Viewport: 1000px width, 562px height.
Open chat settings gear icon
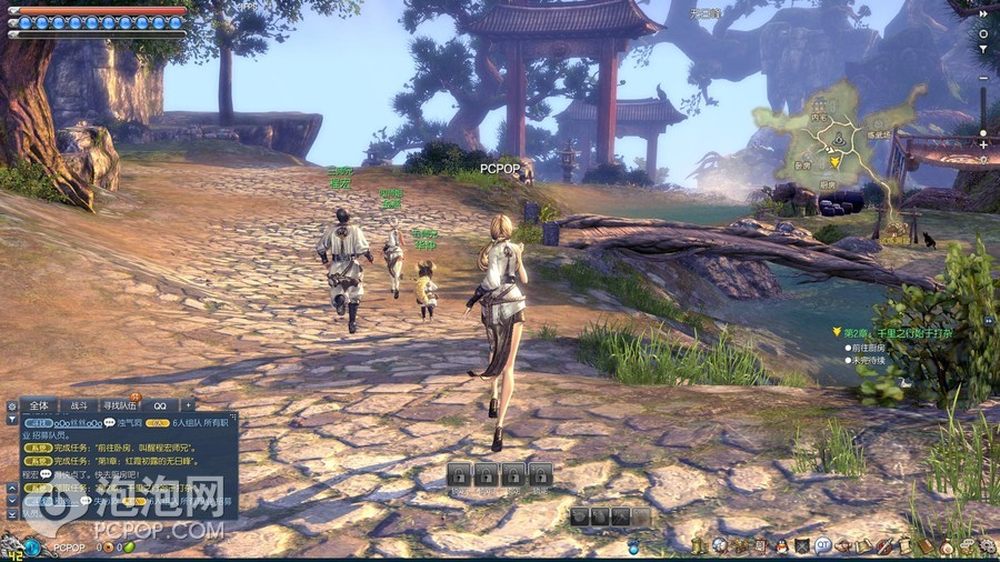click(12, 406)
